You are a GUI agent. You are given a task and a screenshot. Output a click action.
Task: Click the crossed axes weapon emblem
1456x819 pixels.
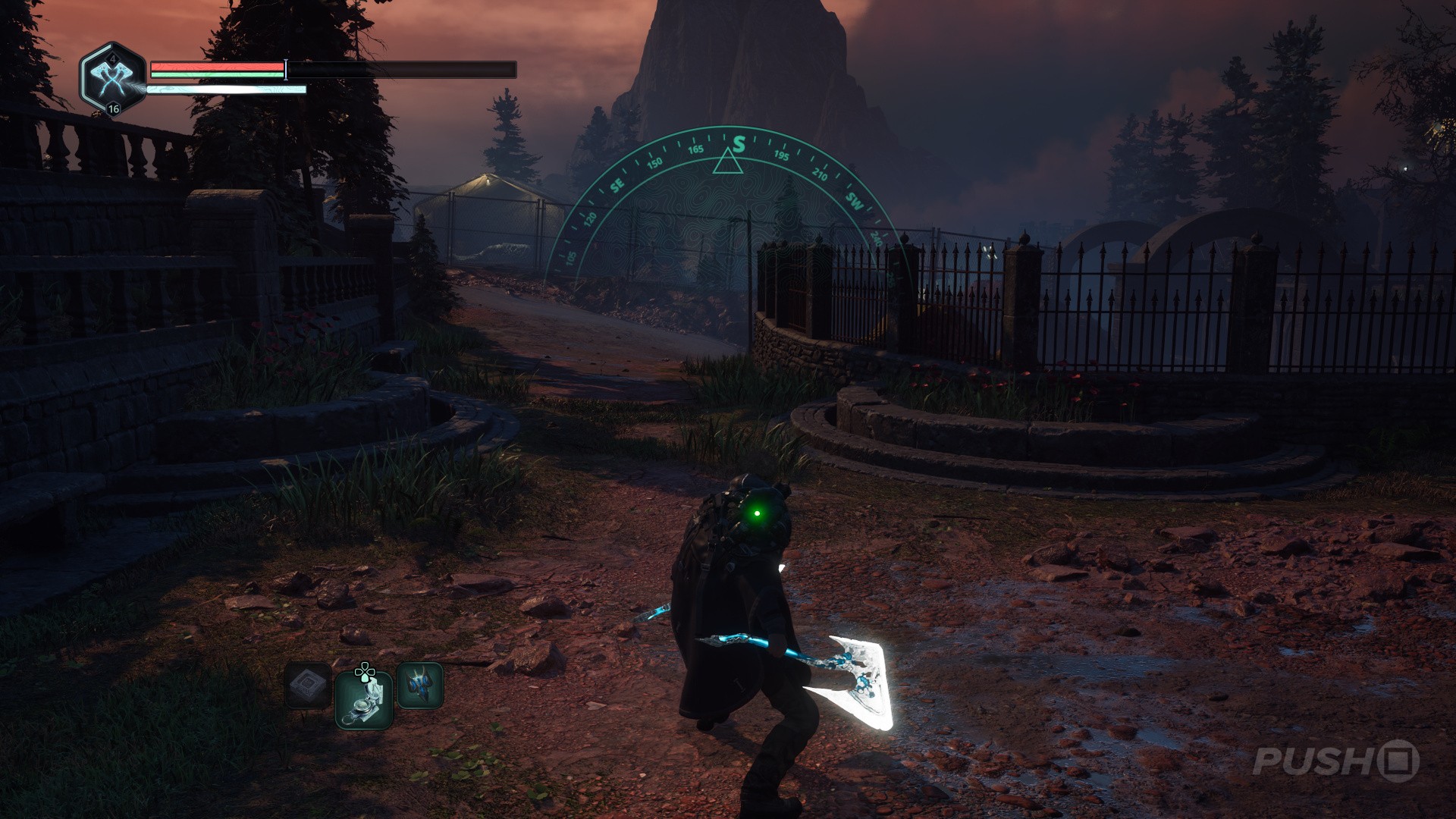[111, 78]
